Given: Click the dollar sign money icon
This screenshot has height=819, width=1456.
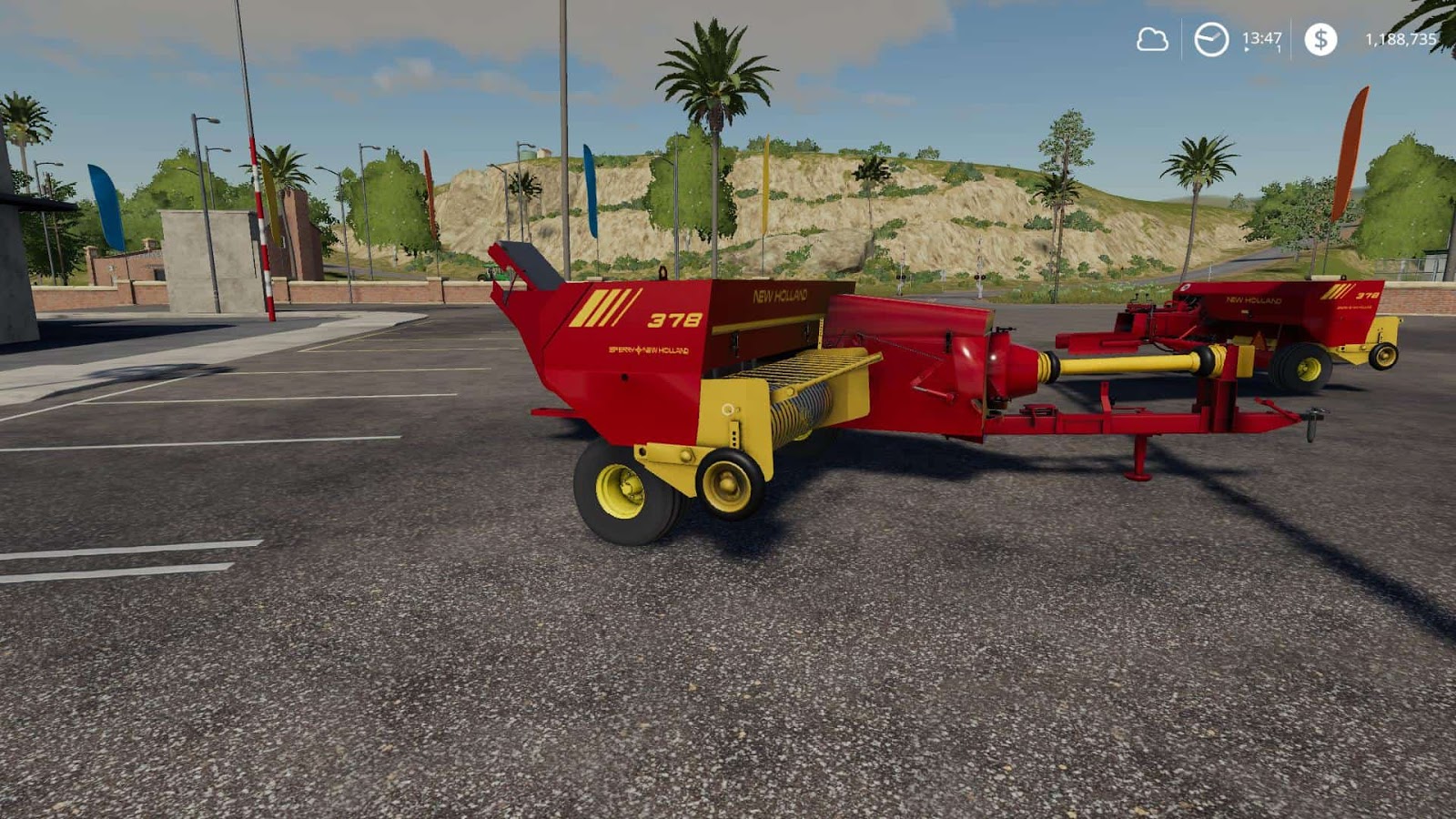Looking at the screenshot, I should pos(1319,40).
